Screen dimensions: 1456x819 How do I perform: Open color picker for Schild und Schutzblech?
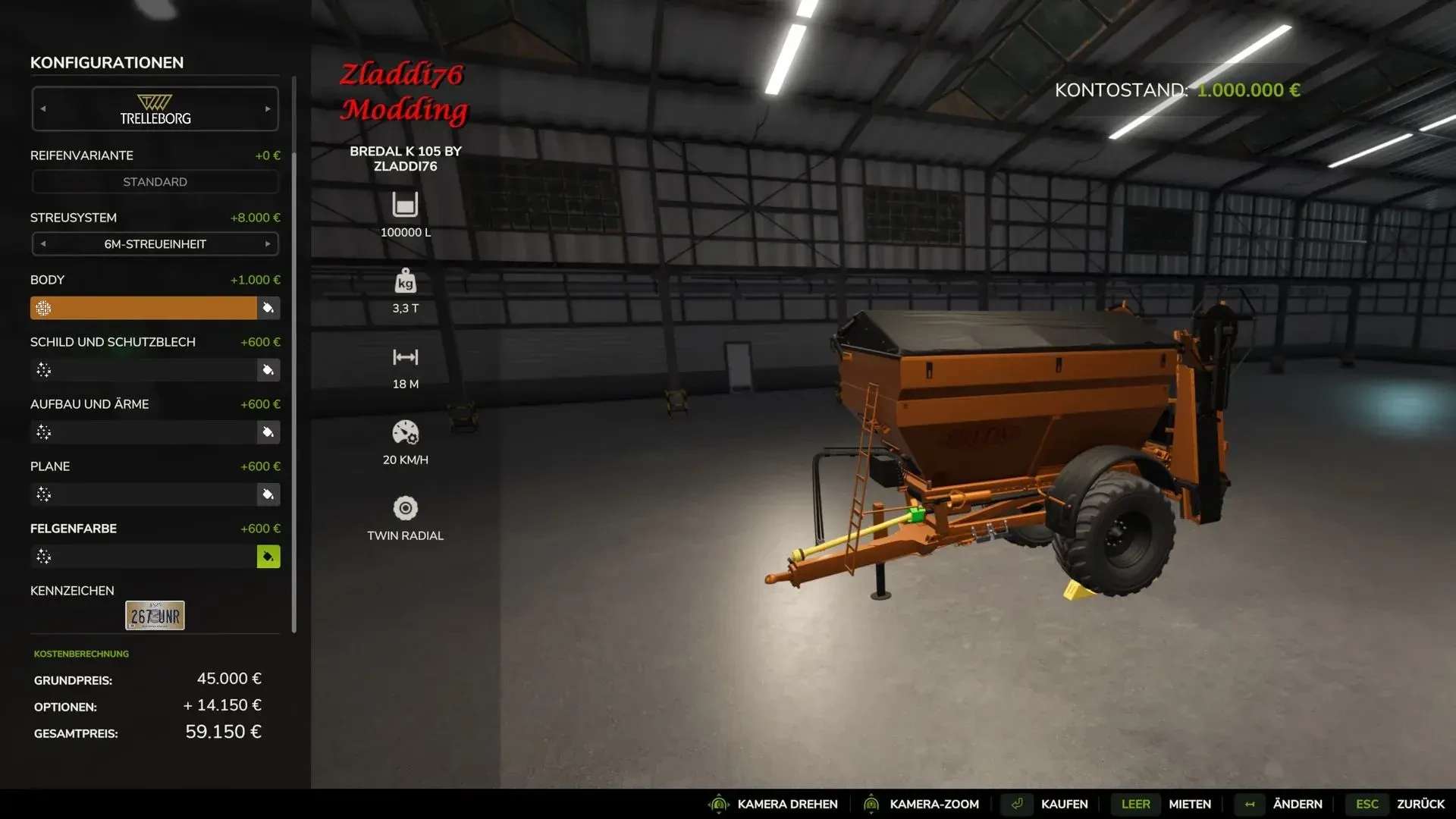pyautogui.click(x=268, y=370)
